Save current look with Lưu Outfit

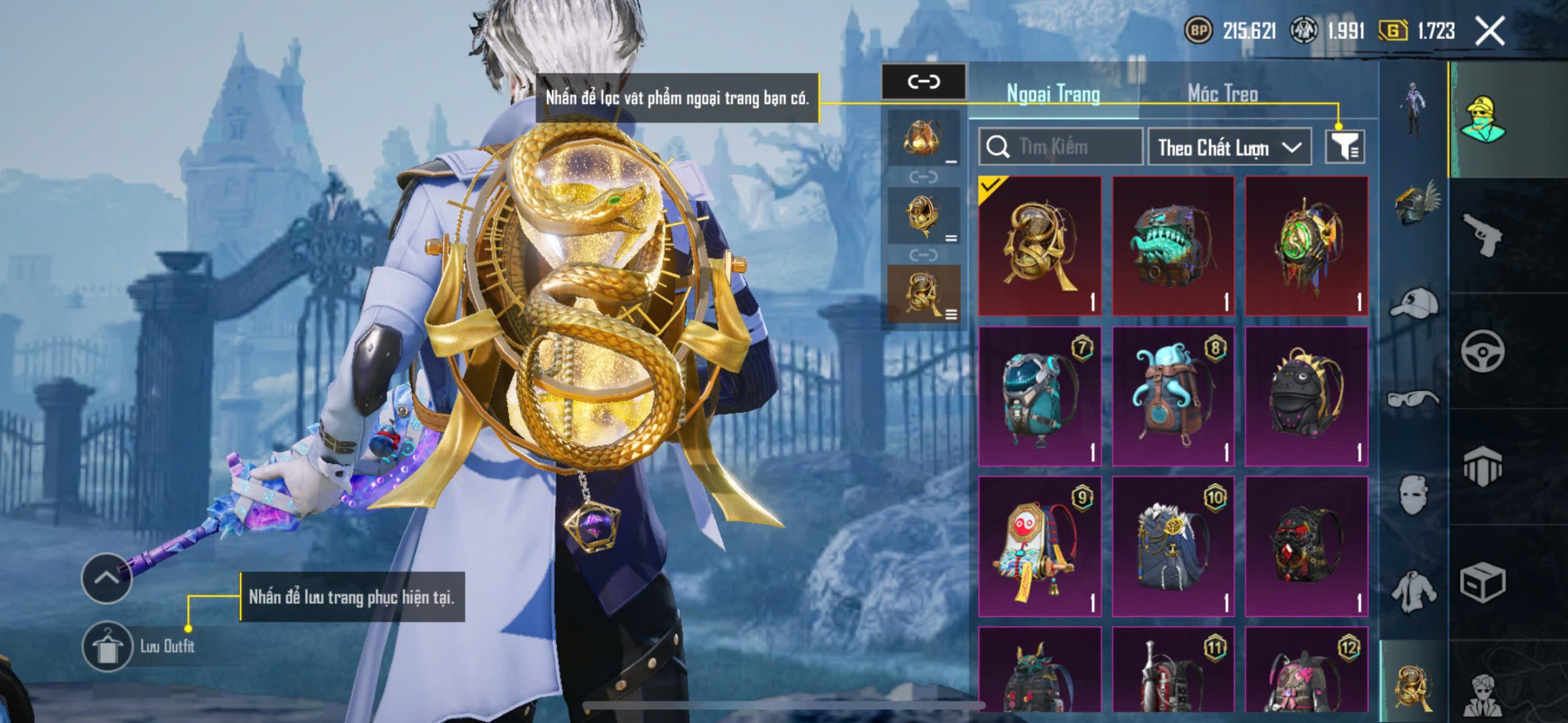click(108, 646)
